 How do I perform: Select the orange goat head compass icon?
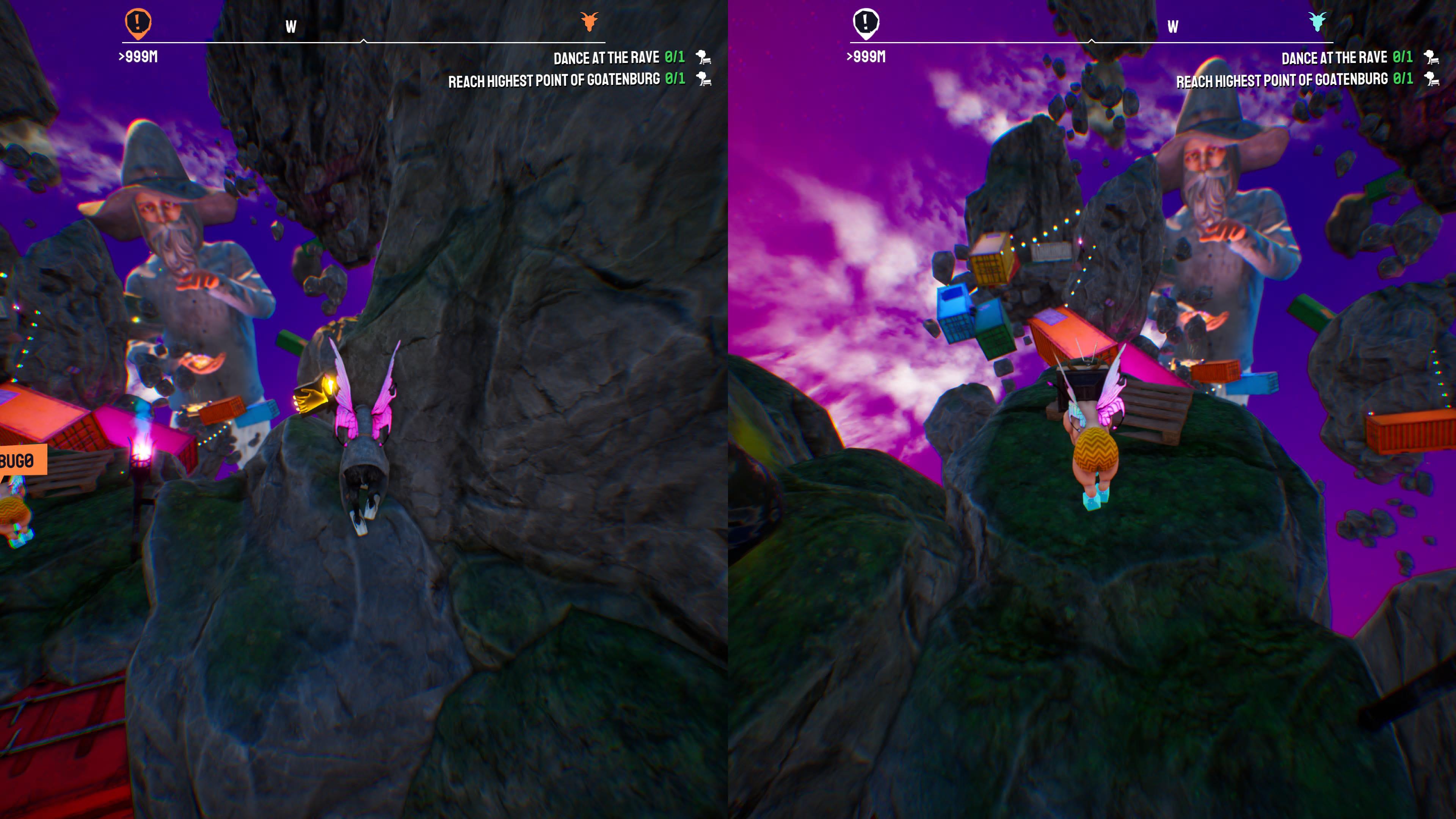589,22
